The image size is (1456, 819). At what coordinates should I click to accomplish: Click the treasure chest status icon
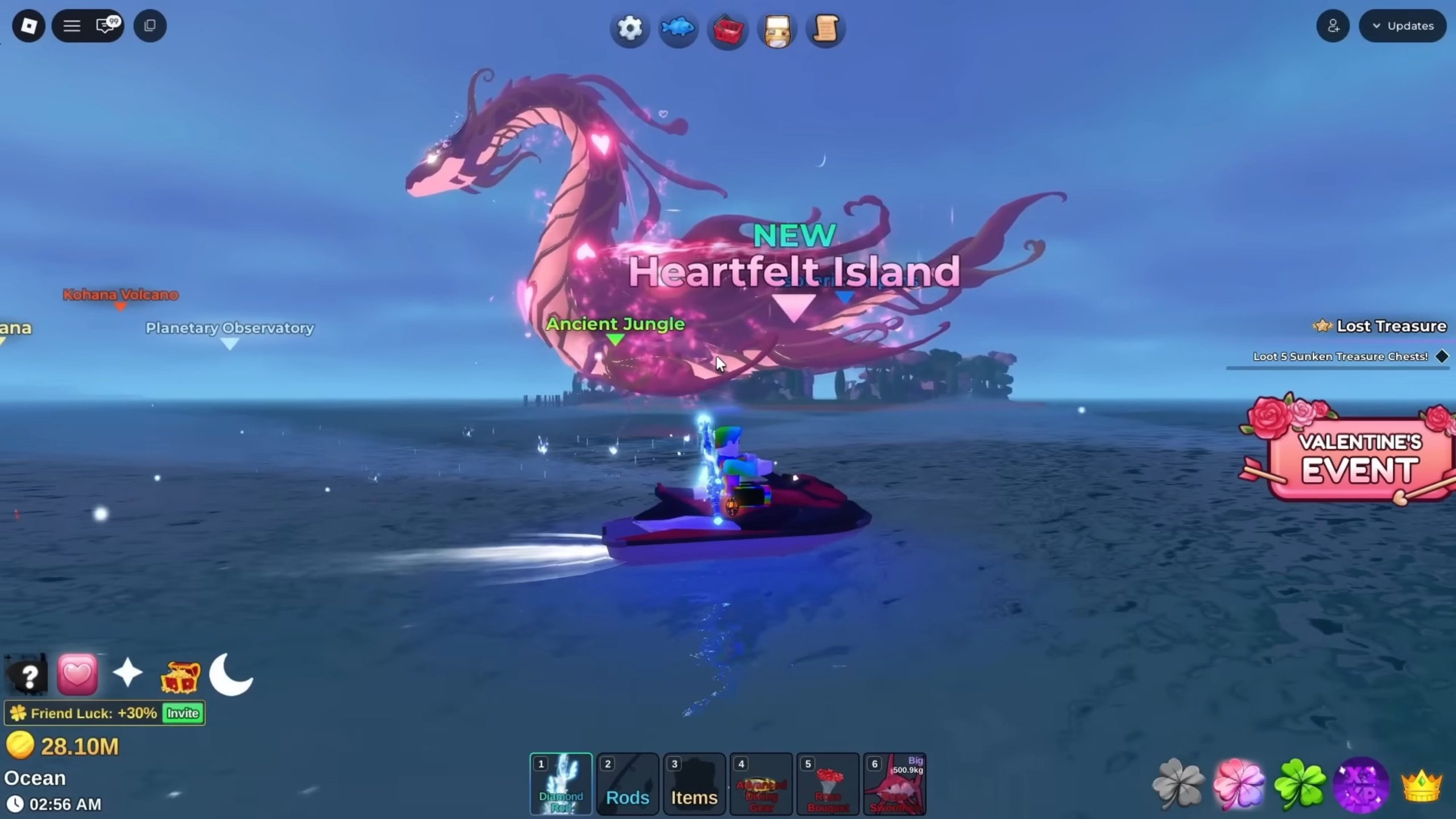[180, 676]
